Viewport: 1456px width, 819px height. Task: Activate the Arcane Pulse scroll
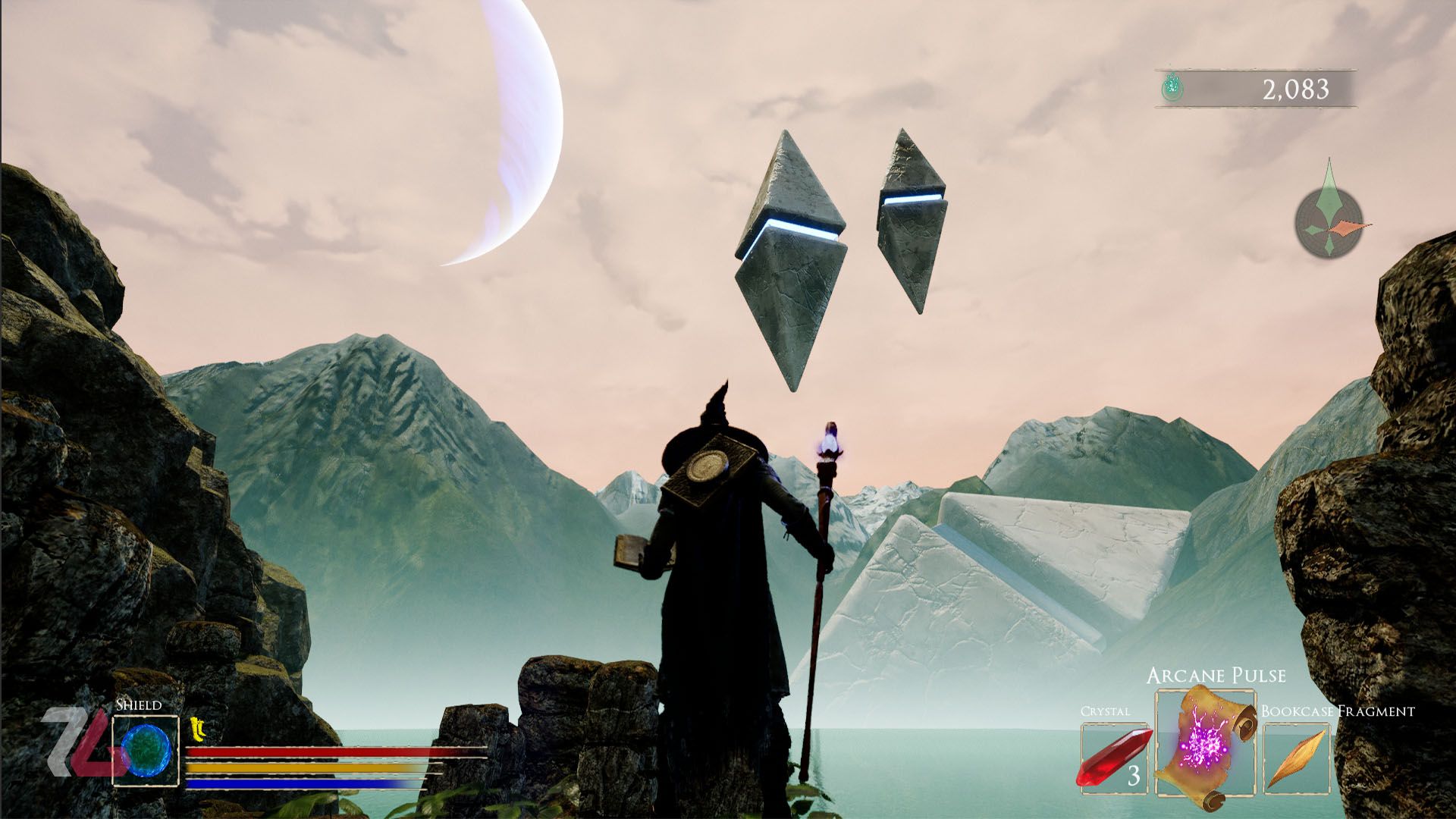point(1205,743)
